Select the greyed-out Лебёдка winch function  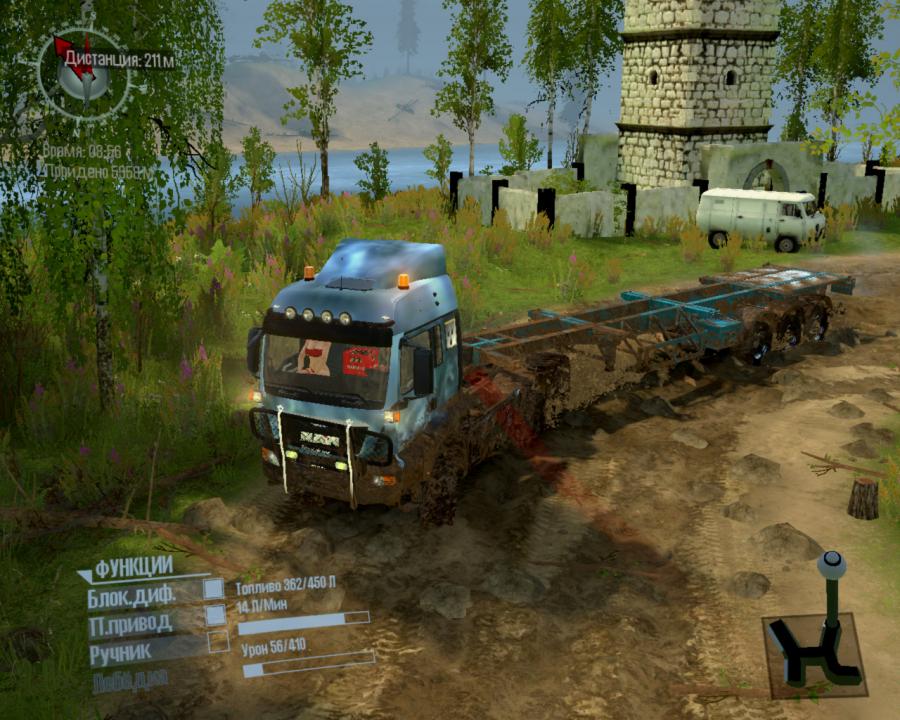click(x=131, y=681)
